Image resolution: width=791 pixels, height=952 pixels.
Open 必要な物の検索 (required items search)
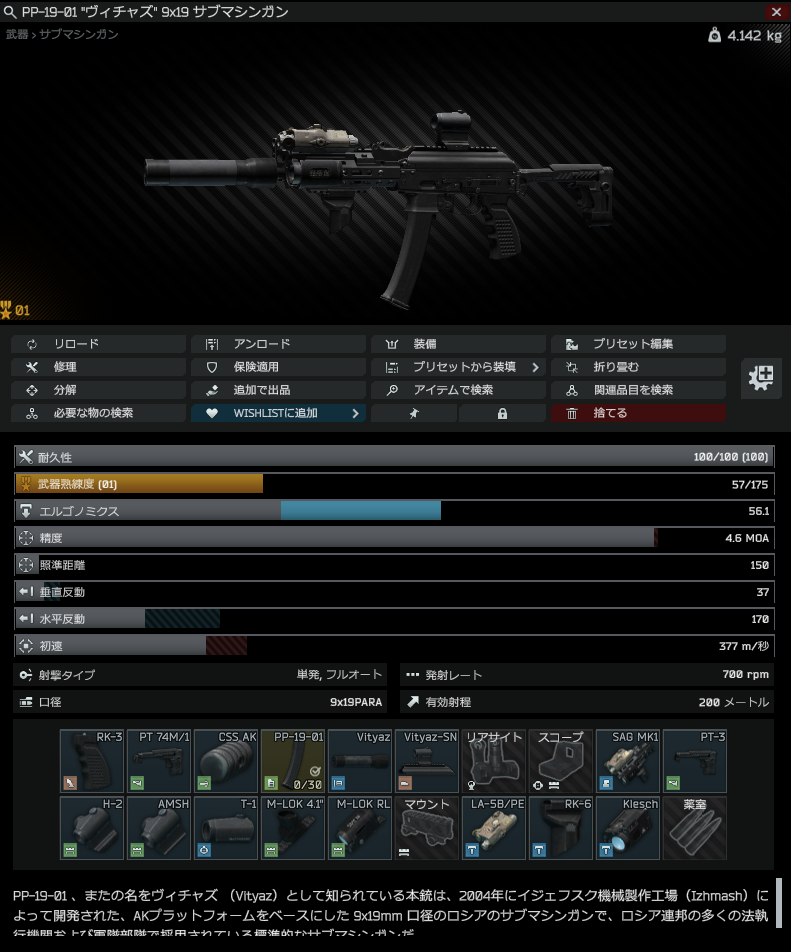tap(99, 413)
